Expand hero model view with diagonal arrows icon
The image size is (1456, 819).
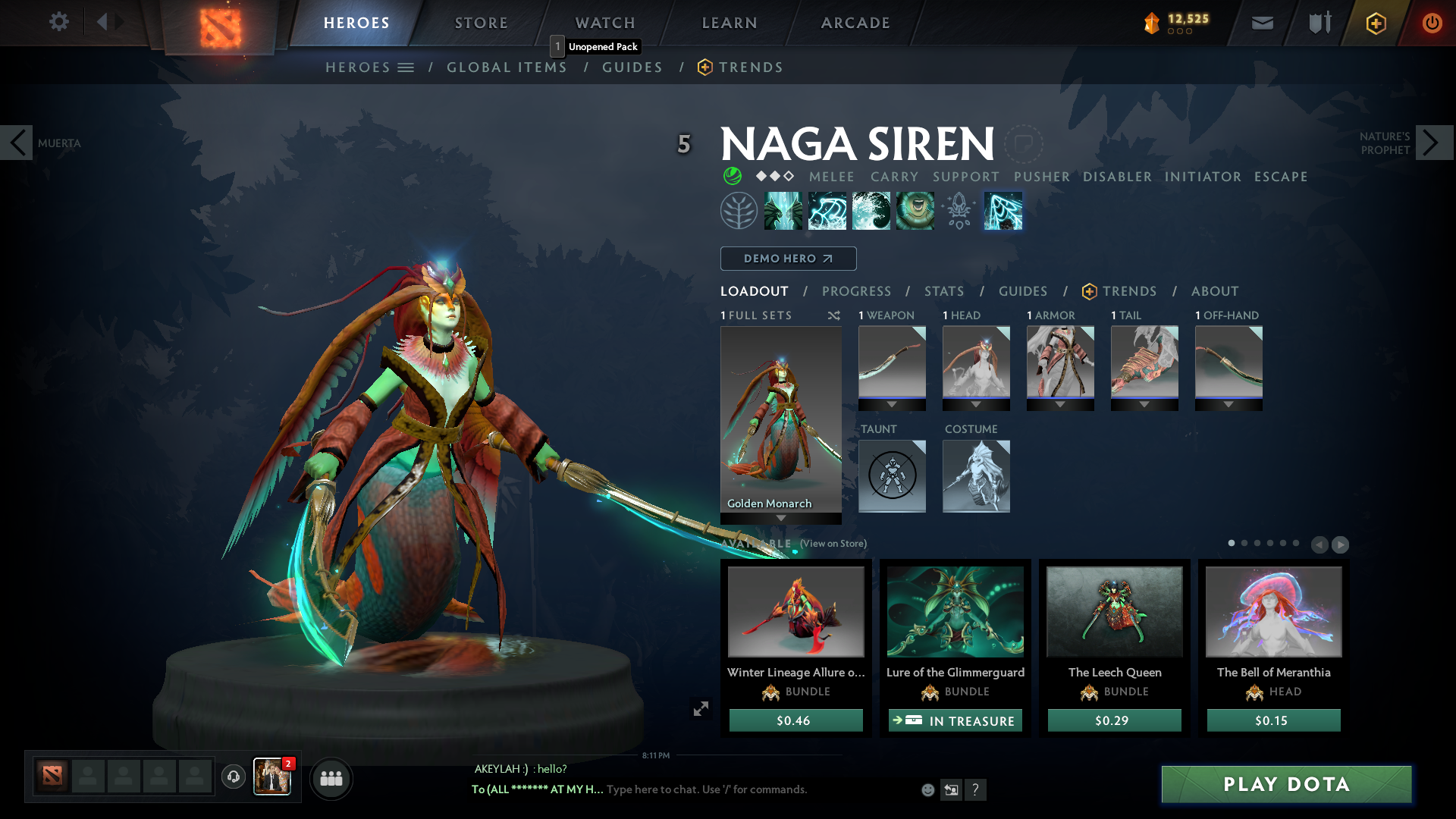coord(701,708)
